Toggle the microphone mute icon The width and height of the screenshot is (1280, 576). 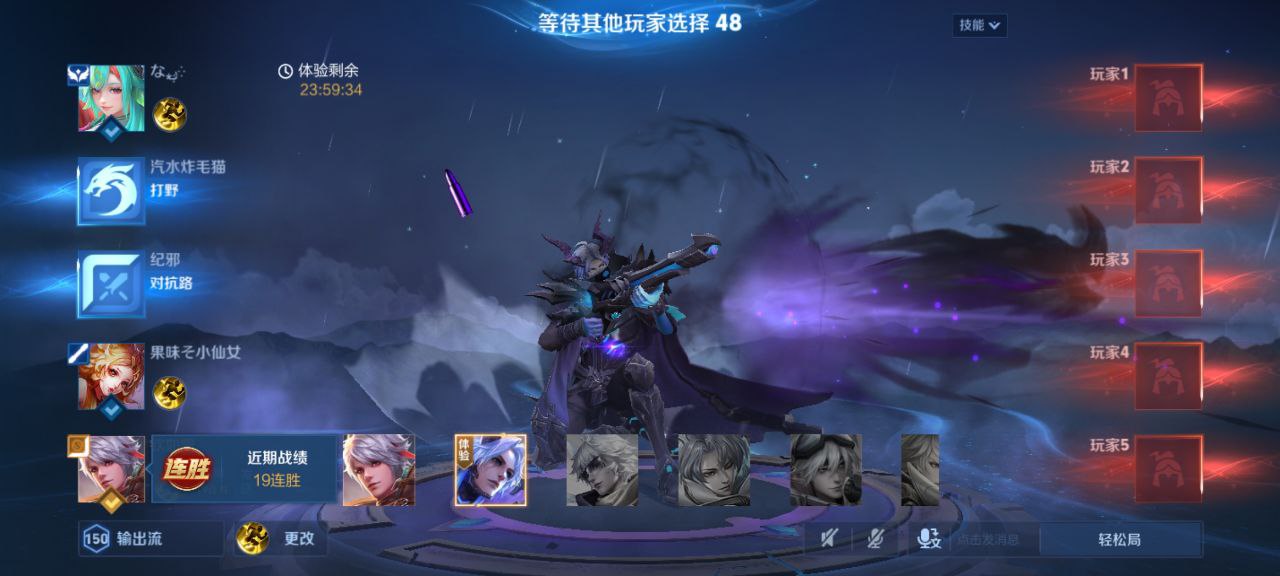click(875, 539)
